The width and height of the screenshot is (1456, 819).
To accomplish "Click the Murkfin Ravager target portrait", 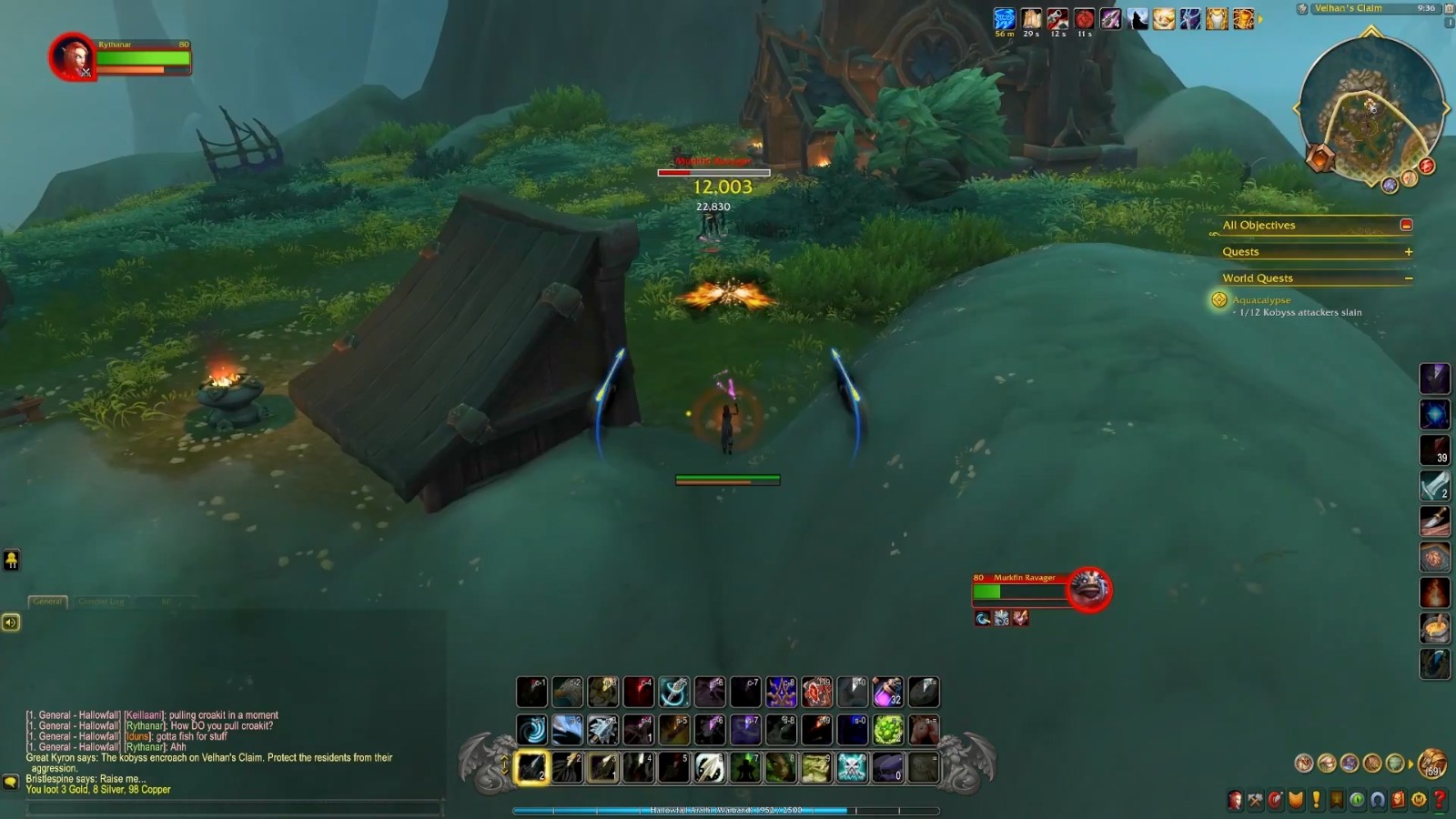I will [1088, 589].
